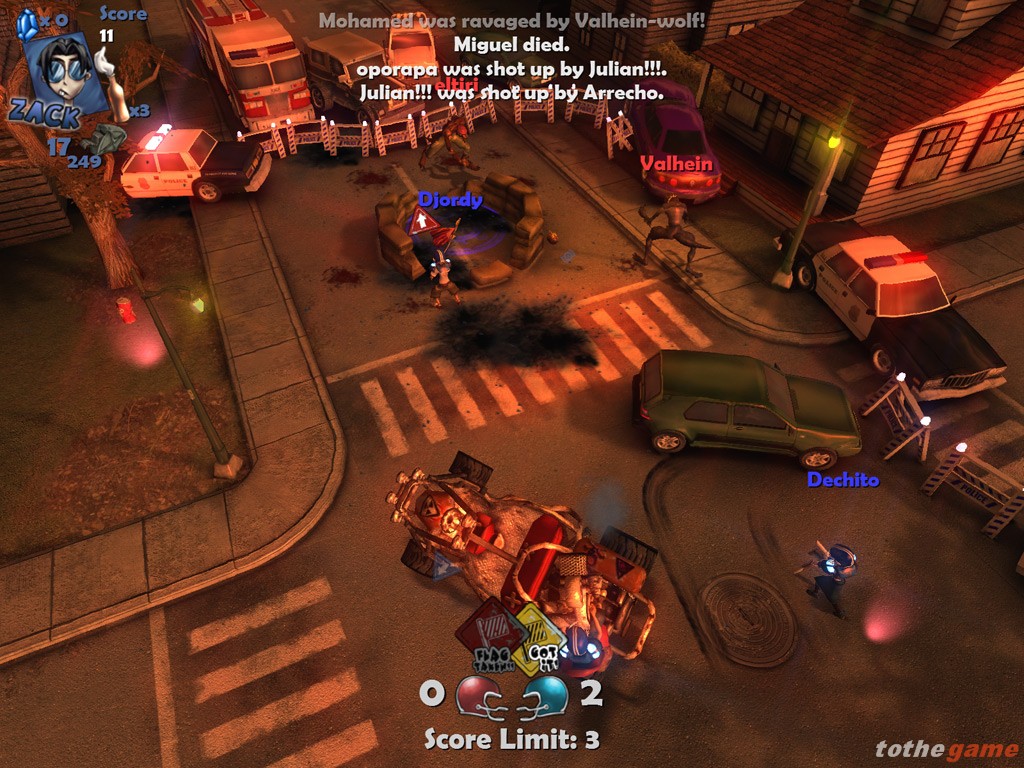Screen dimensions: 1024x768
Task: Select the equipped gun icon
Action: coord(102,138)
